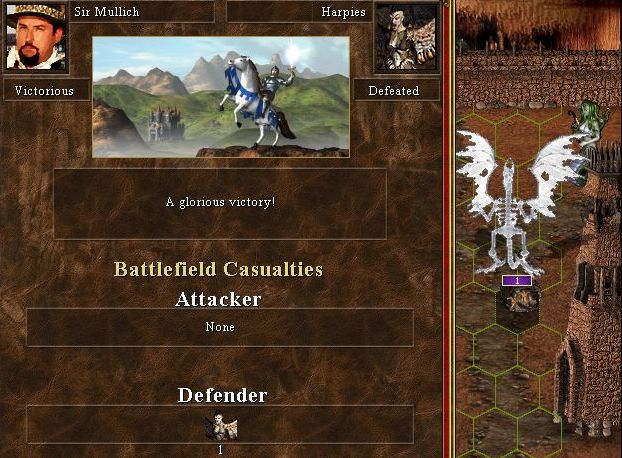Click the defeated Harpies portrait

(x=405, y=38)
